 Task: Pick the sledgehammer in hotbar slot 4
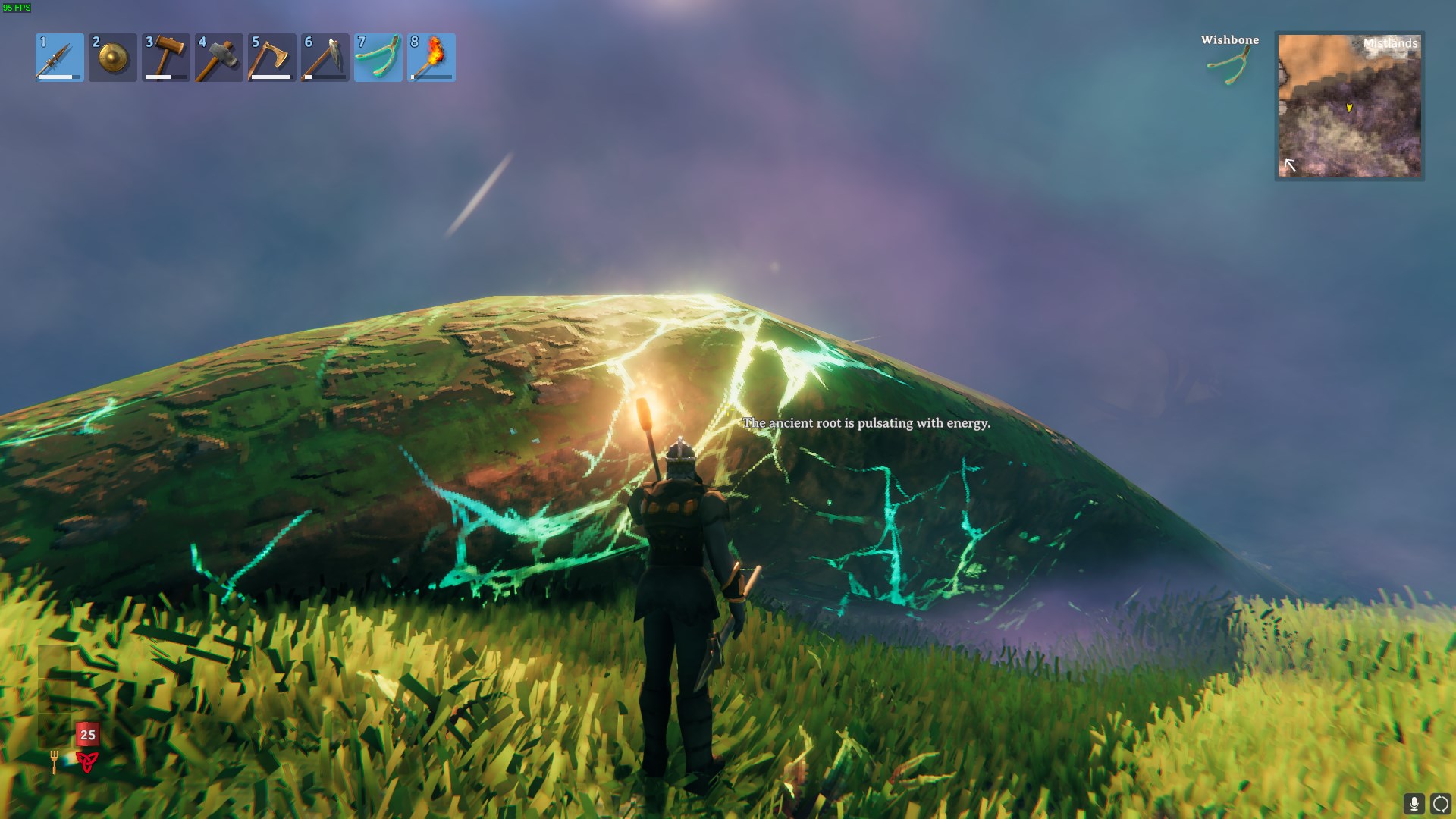pyautogui.click(x=218, y=58)
